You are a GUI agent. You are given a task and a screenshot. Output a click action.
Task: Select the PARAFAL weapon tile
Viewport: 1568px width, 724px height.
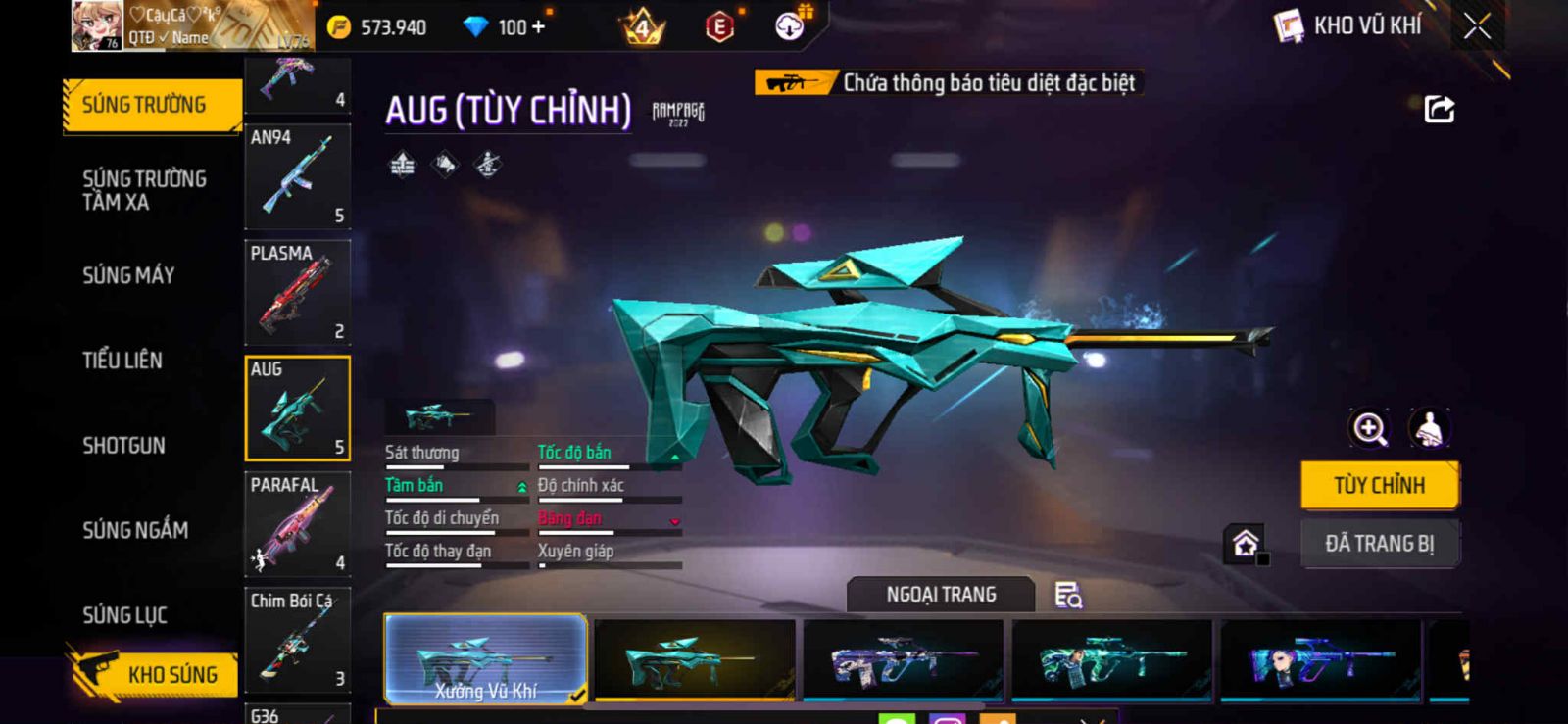[297, 524]
